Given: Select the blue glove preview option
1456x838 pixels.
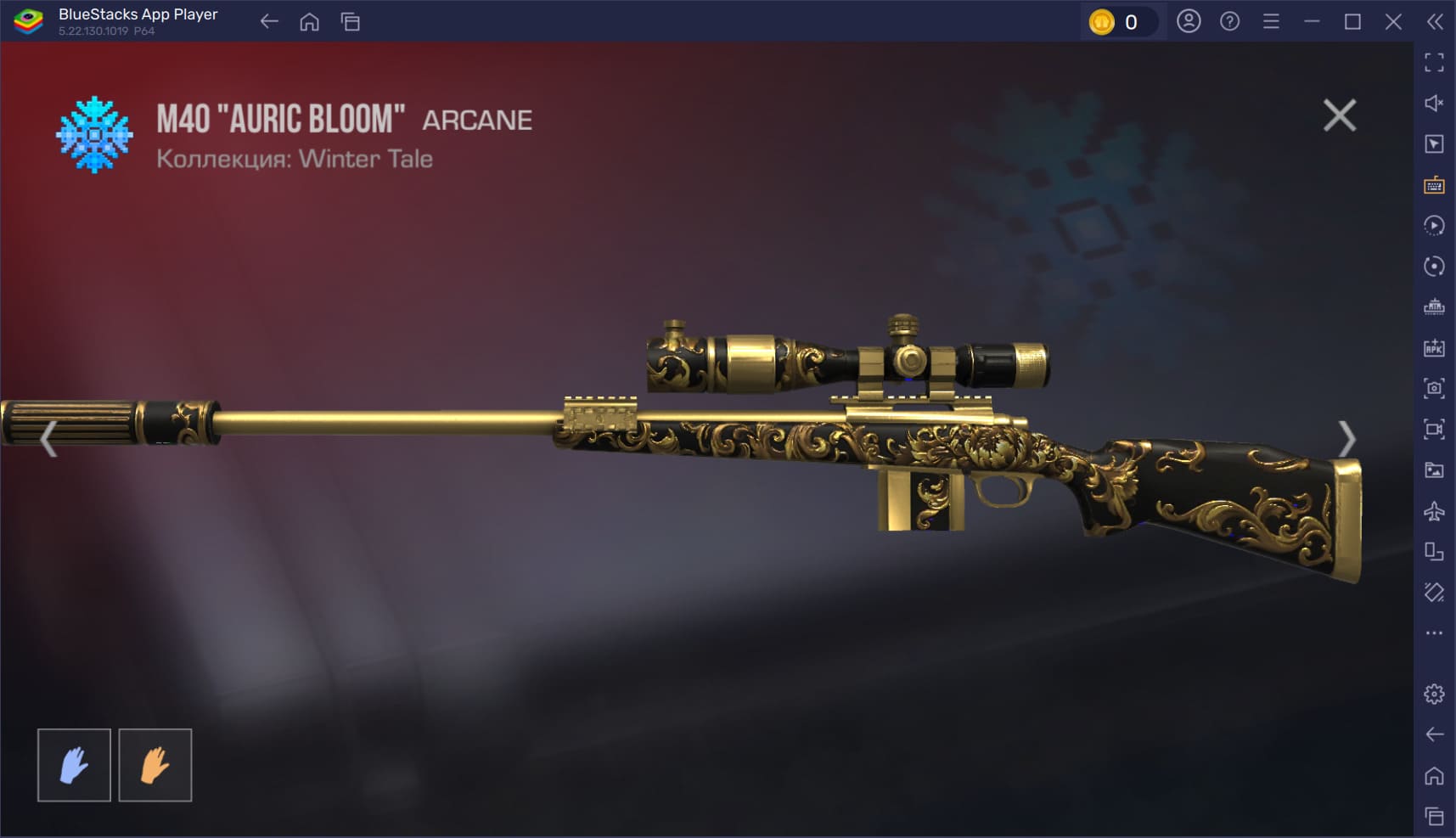Looking at the screenshot, I should pos(74,765).
